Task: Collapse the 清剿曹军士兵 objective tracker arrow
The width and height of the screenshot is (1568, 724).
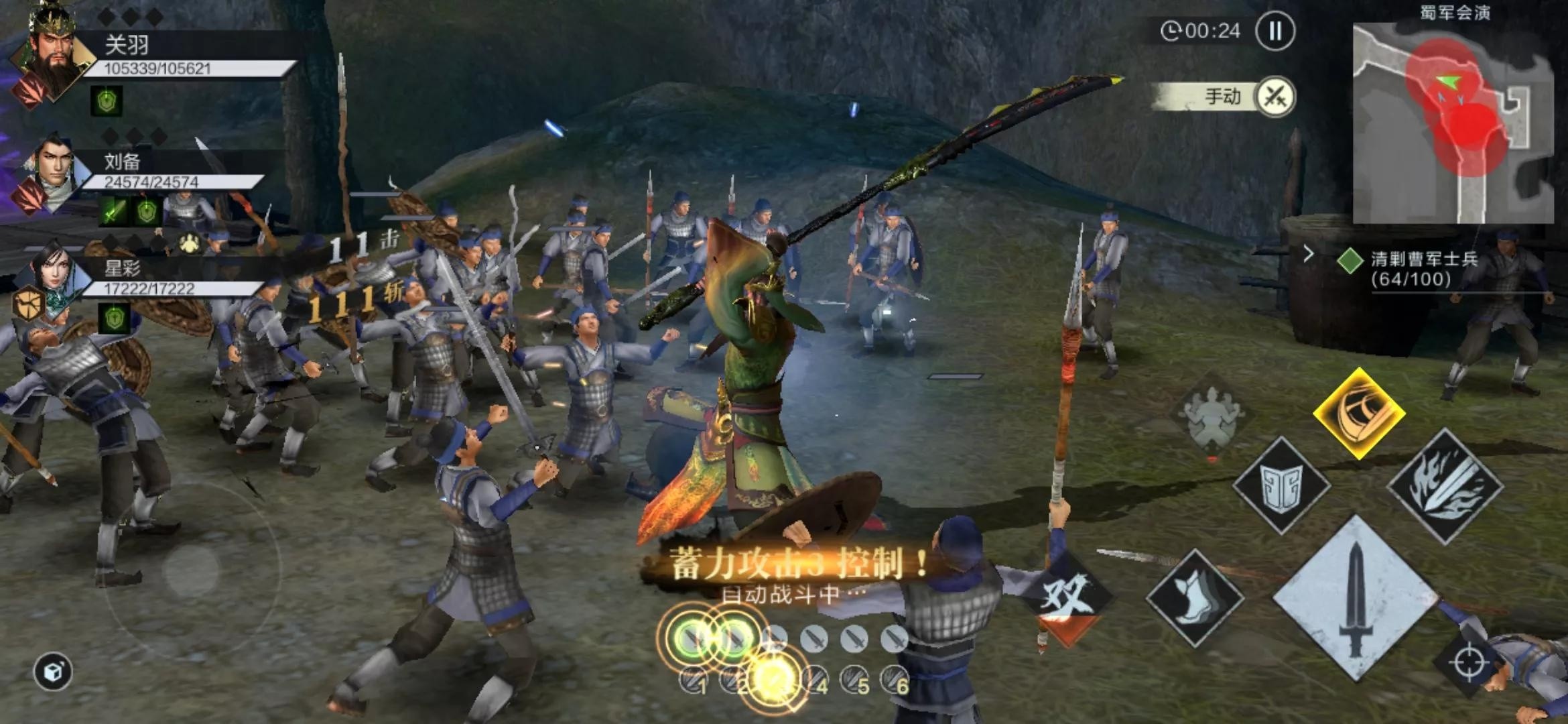Action: 1308,254
